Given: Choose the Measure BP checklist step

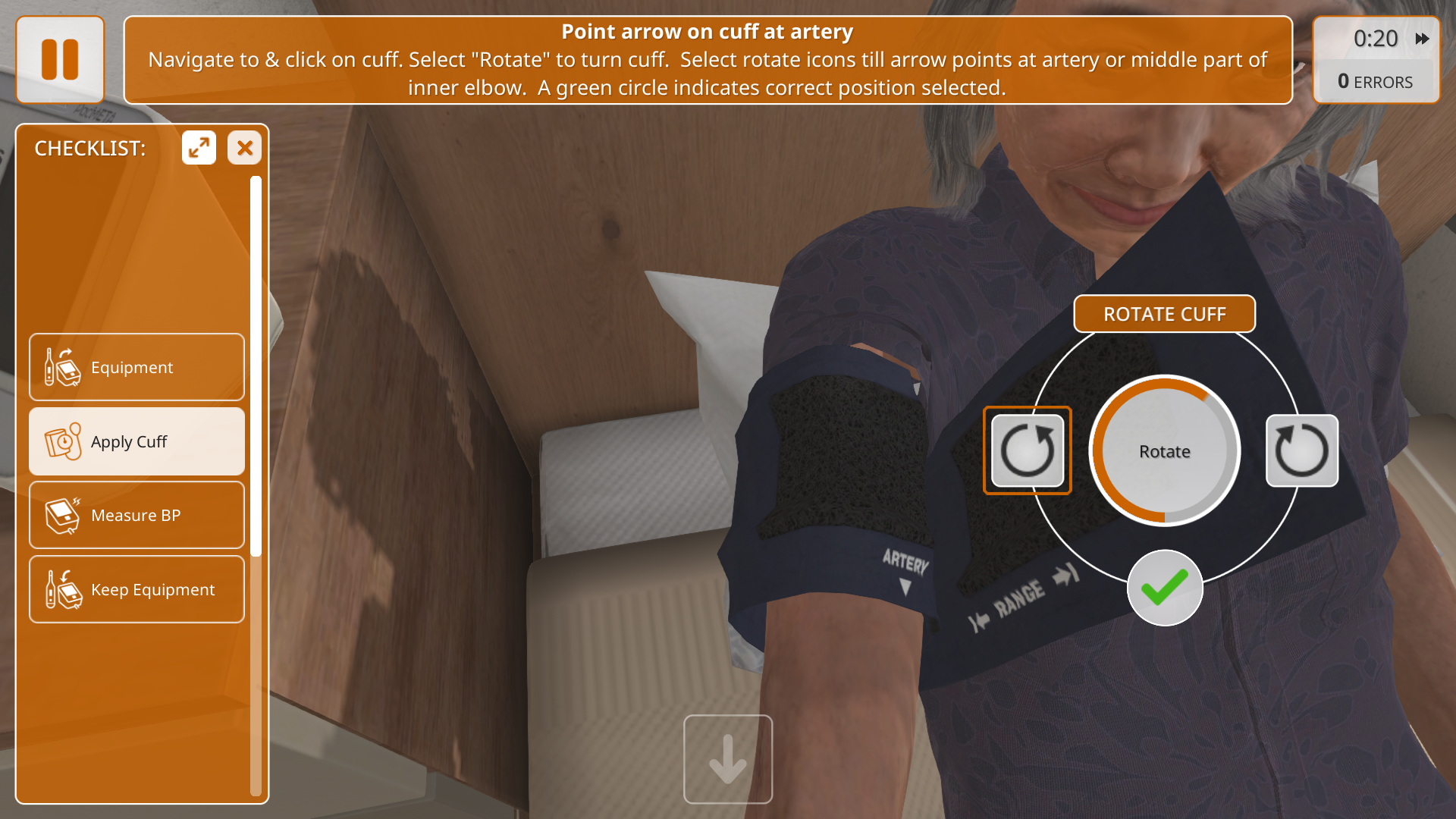Looking at the screenshot, I should (x=136, y=516).
